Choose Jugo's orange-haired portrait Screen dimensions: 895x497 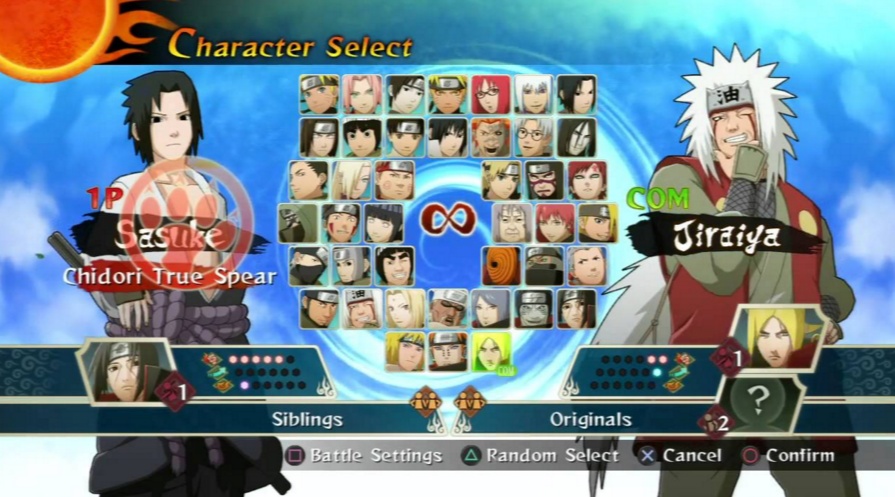[x=490, y=137]
